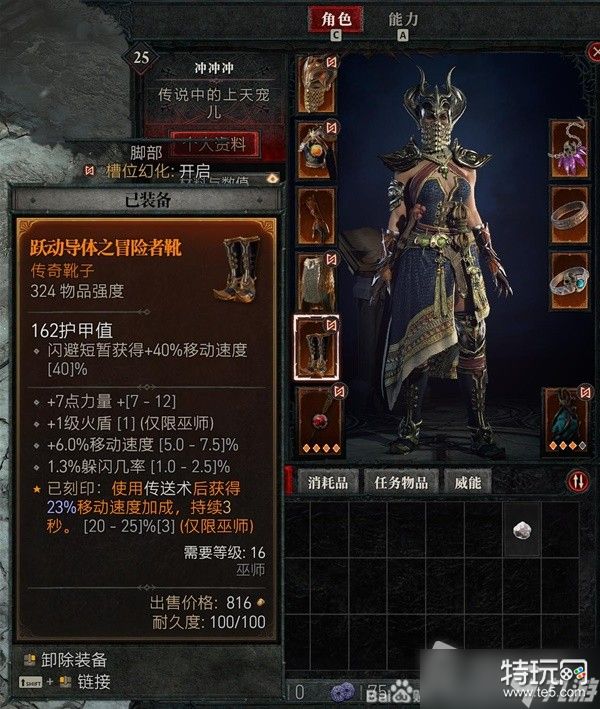Switch to the 任务物品 quest items tab
The height and width of the screenshot is (709, 600).
[401, 482]
